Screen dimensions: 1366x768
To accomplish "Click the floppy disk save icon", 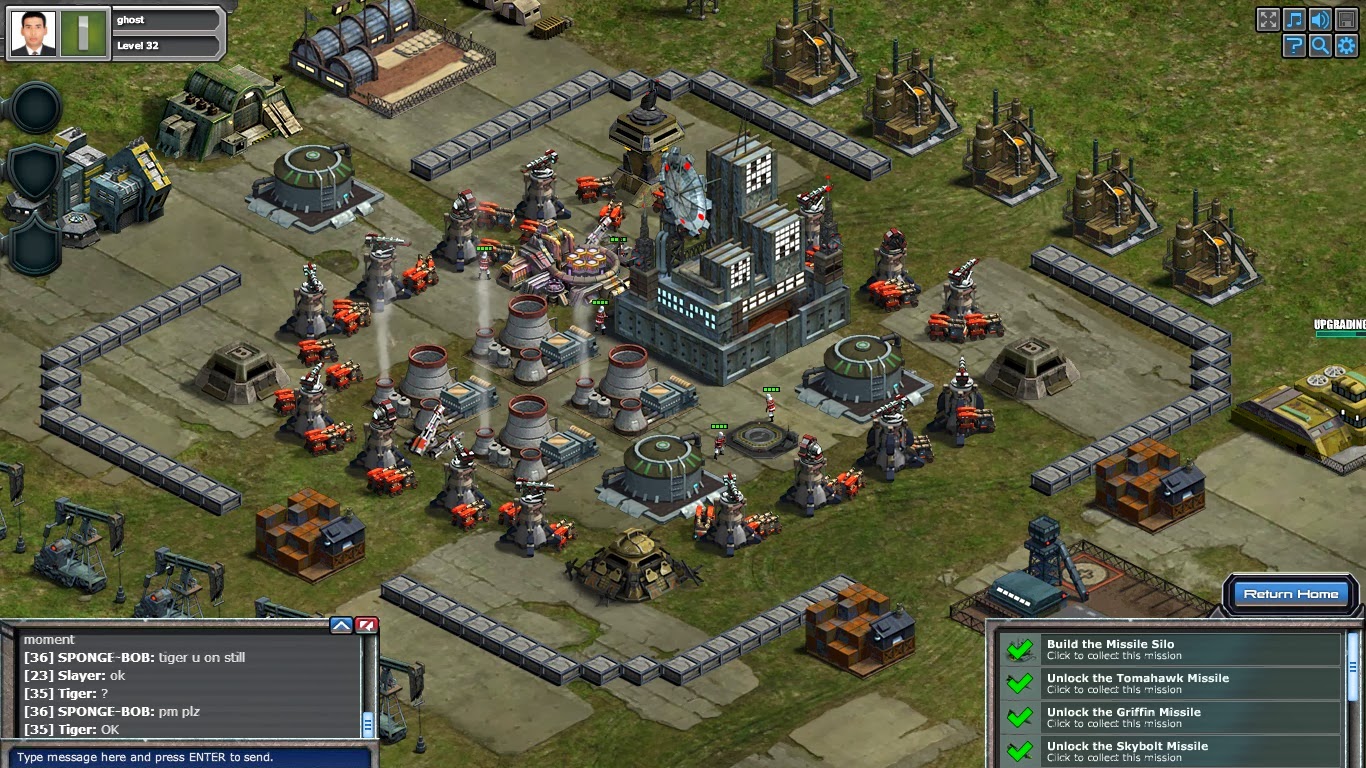I will [1347, 19].
